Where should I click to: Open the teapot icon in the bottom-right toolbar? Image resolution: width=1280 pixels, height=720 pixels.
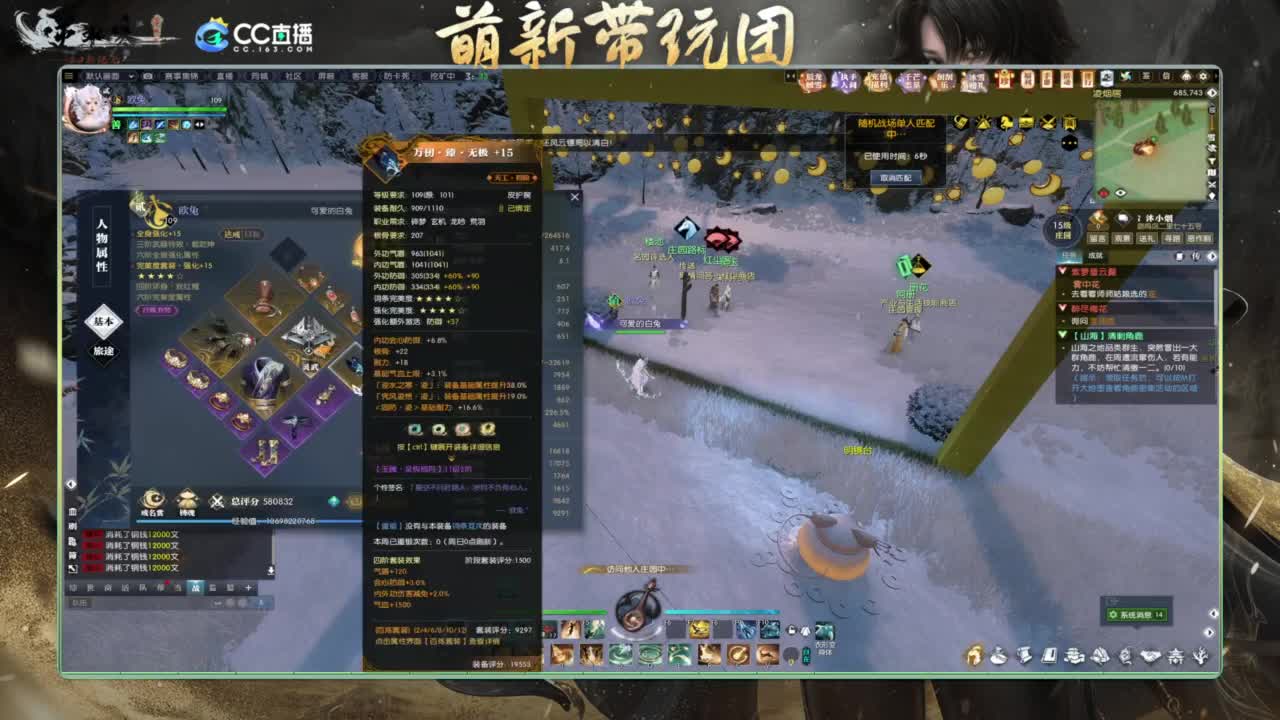pyautogui.click(x=998, y=656)
